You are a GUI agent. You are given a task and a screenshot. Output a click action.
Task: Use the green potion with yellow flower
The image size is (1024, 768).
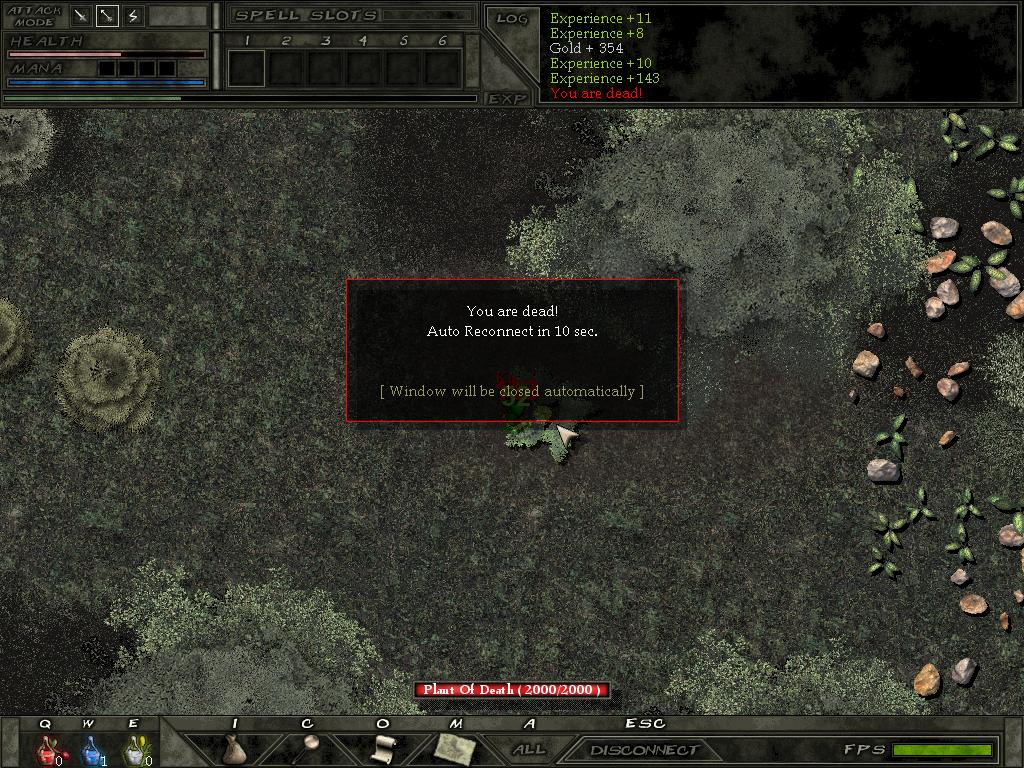pyautogui.click(x=135, y=749)
